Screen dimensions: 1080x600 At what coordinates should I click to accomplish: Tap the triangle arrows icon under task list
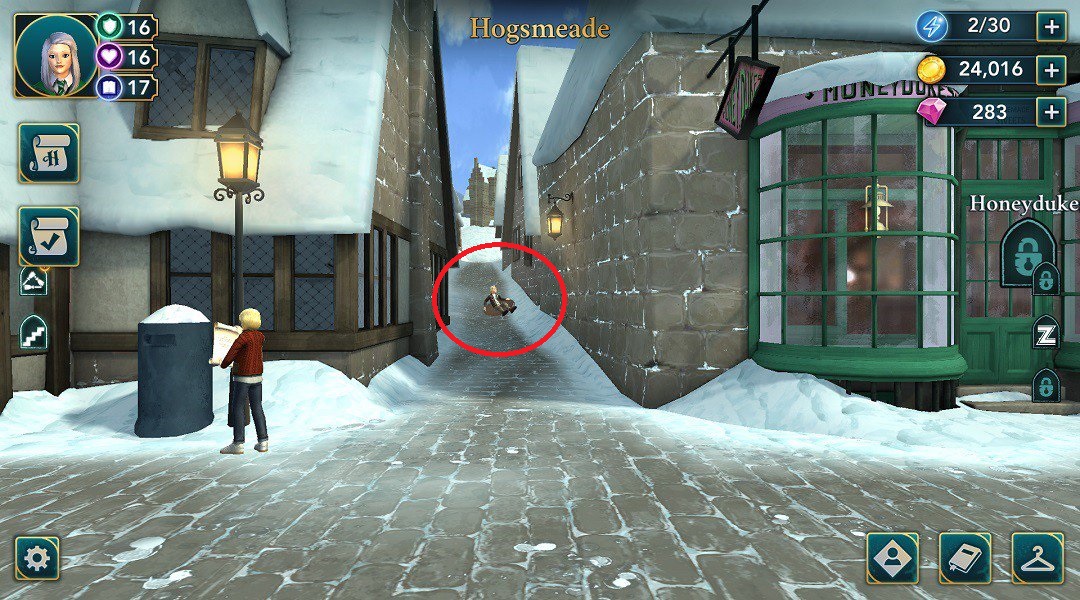tap(33, 283)
